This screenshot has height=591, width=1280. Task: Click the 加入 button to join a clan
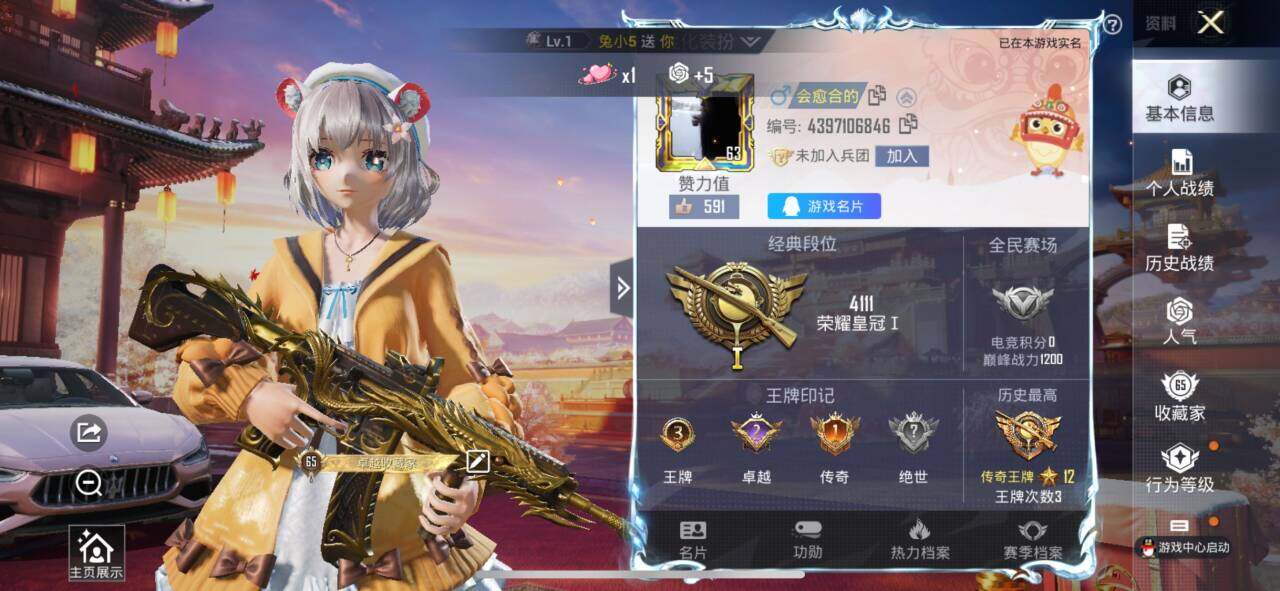(902, 156)
